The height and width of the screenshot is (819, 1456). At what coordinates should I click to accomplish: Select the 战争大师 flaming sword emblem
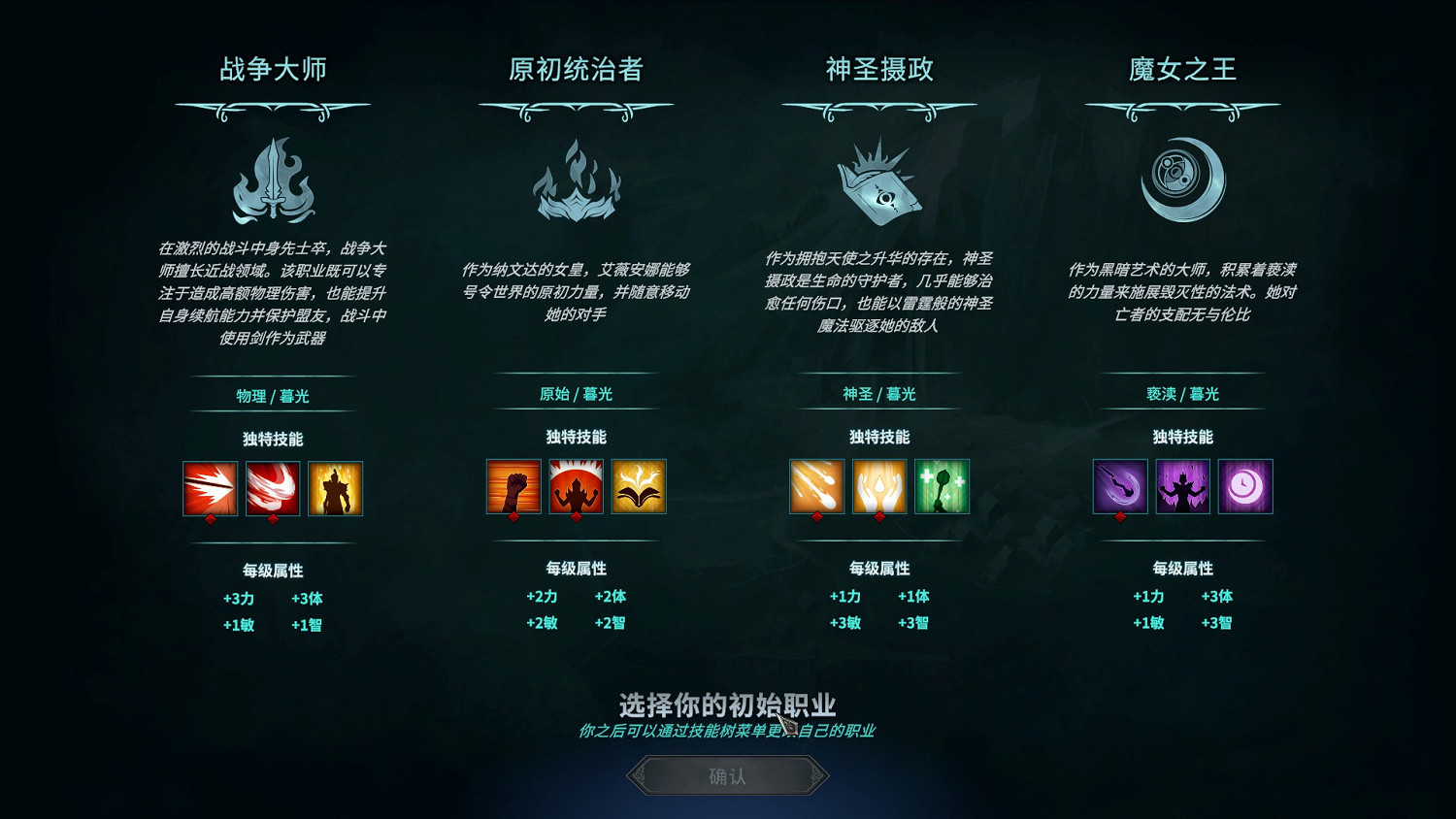point(275,182)
